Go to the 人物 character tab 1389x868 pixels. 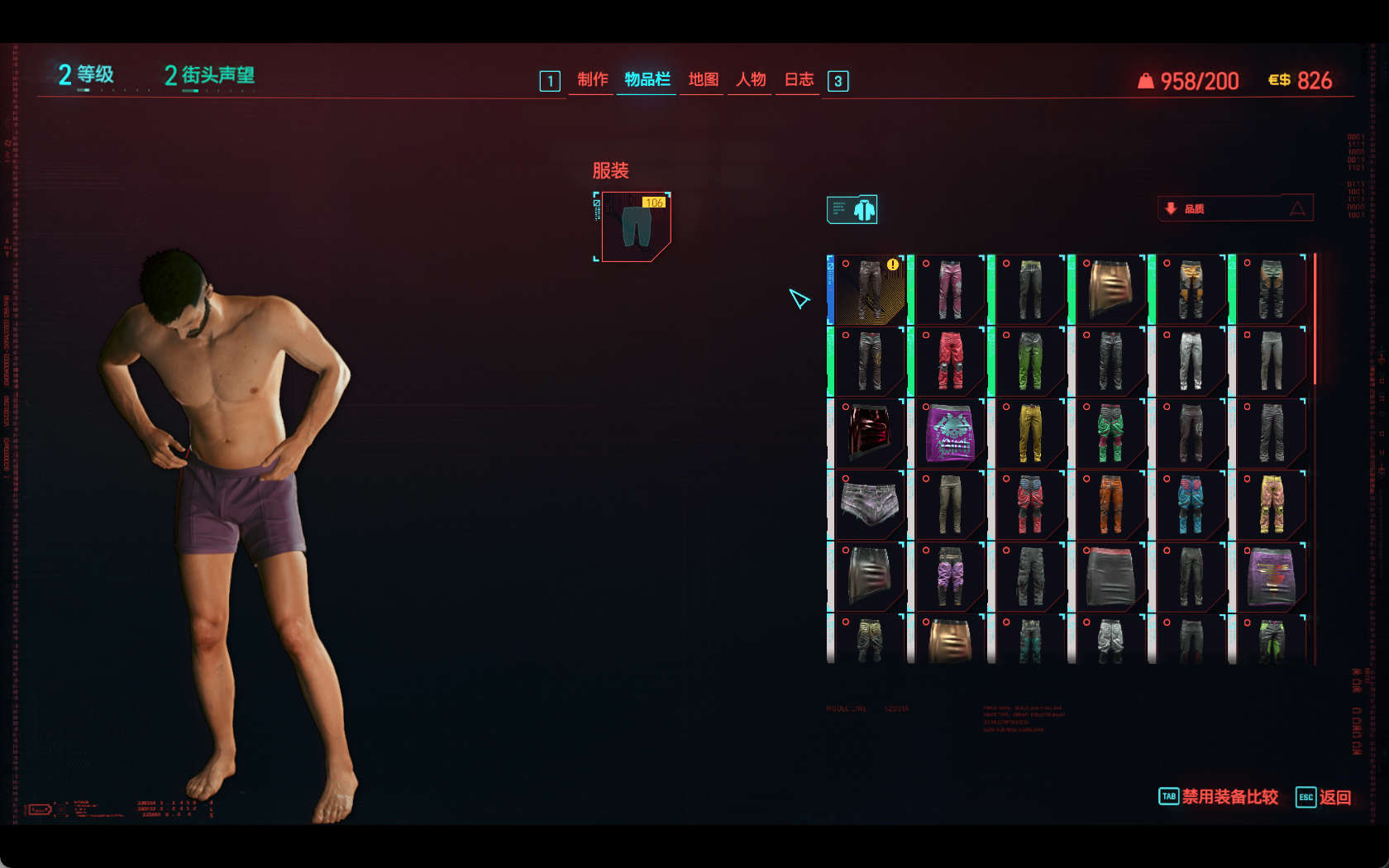751,79
